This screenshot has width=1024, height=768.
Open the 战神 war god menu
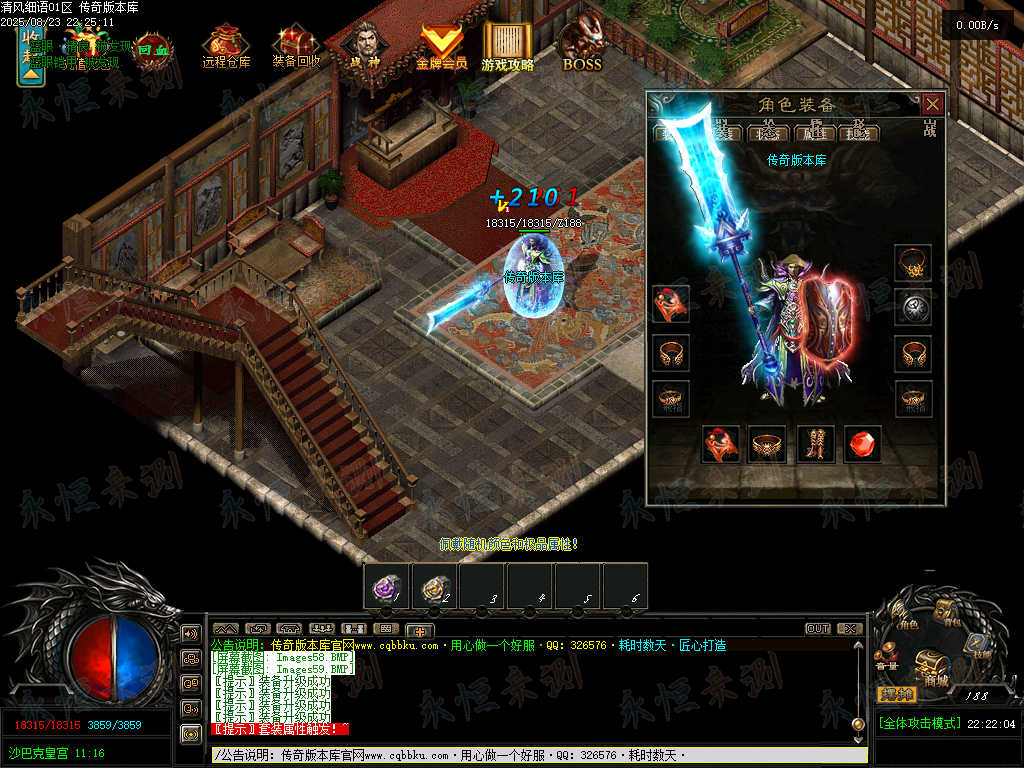click(x=360, y=45)
